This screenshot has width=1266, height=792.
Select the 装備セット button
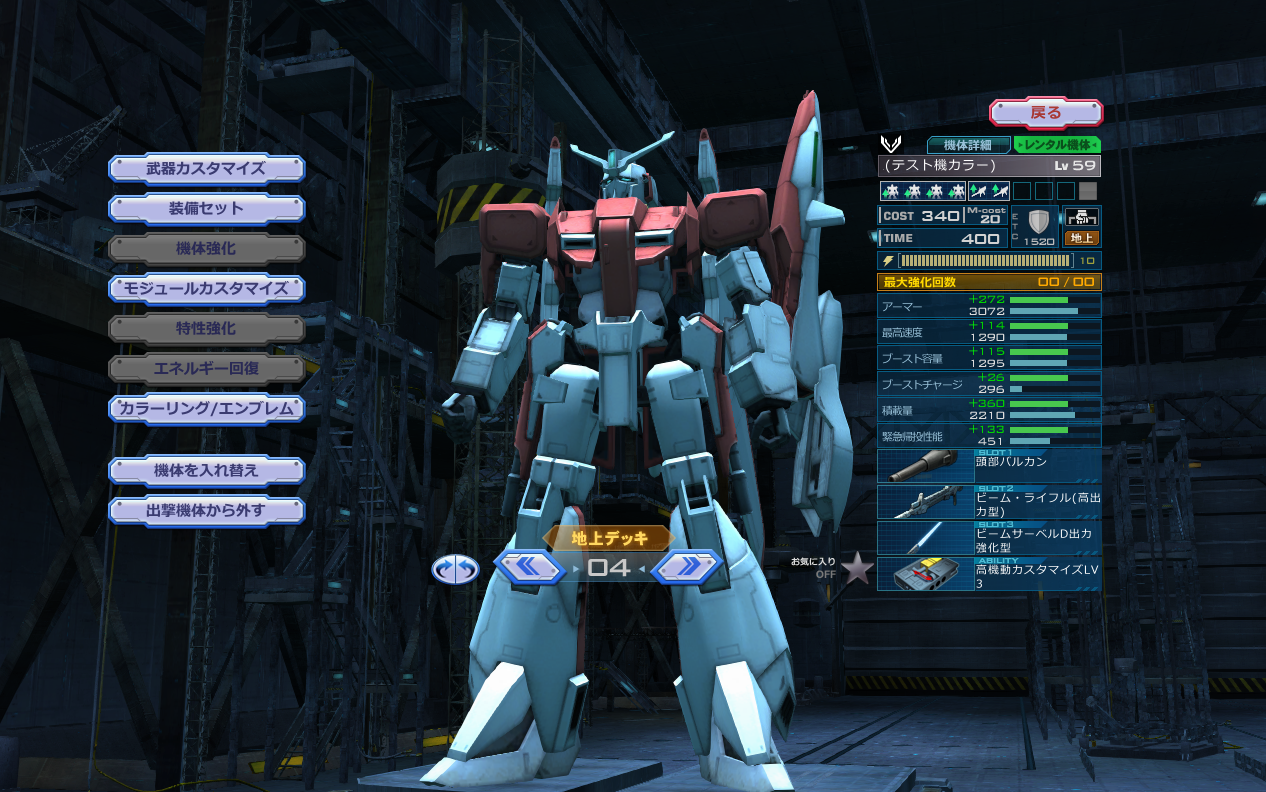tap(206, 209)
